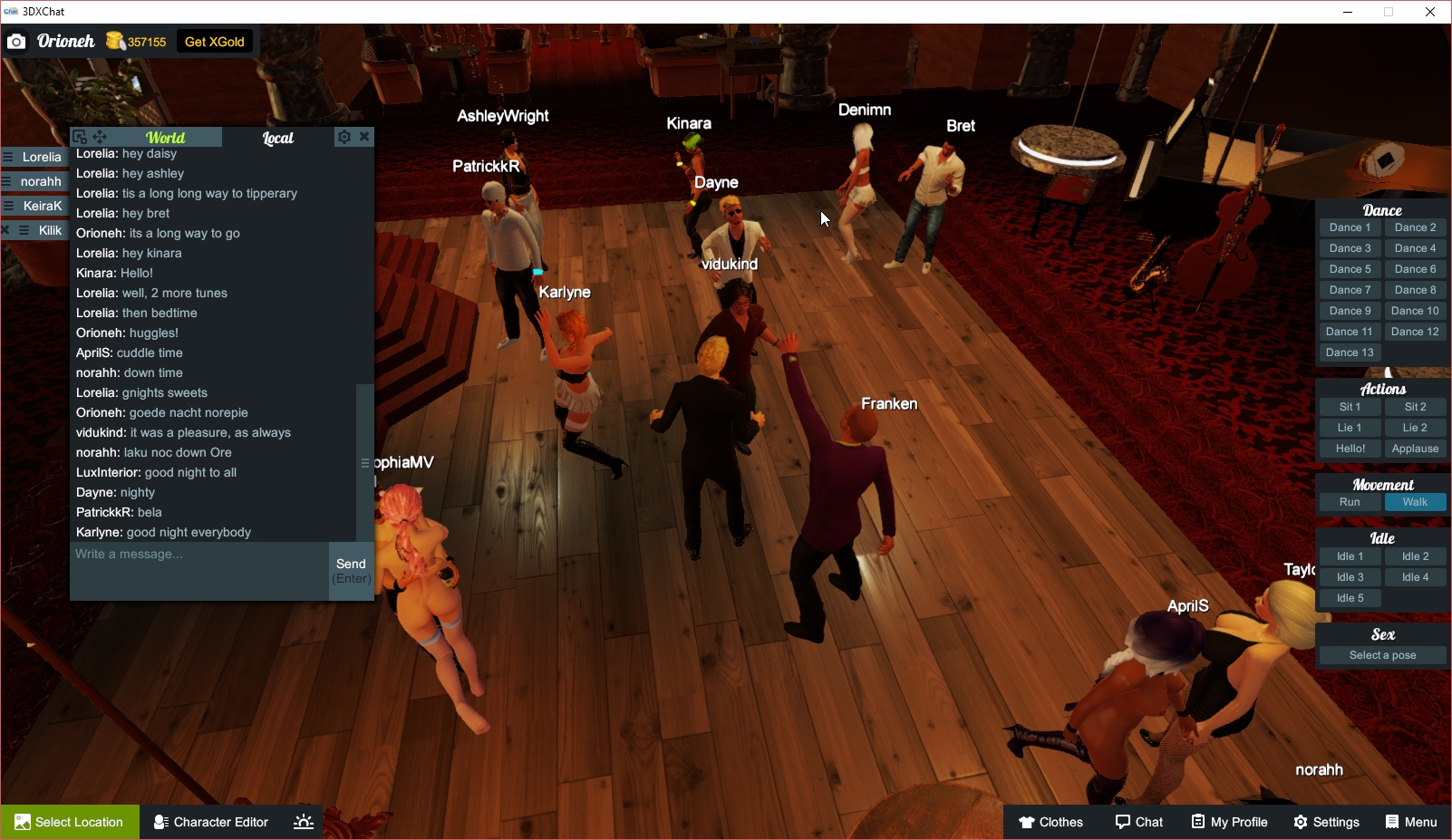Click the sun icon next to Character Editor
1452x840 pixels.
(x=303, y=822)
